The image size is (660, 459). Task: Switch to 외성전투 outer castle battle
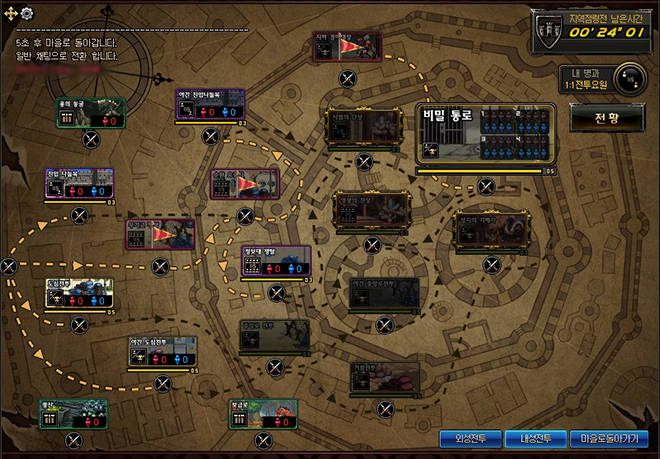(470, 438)
